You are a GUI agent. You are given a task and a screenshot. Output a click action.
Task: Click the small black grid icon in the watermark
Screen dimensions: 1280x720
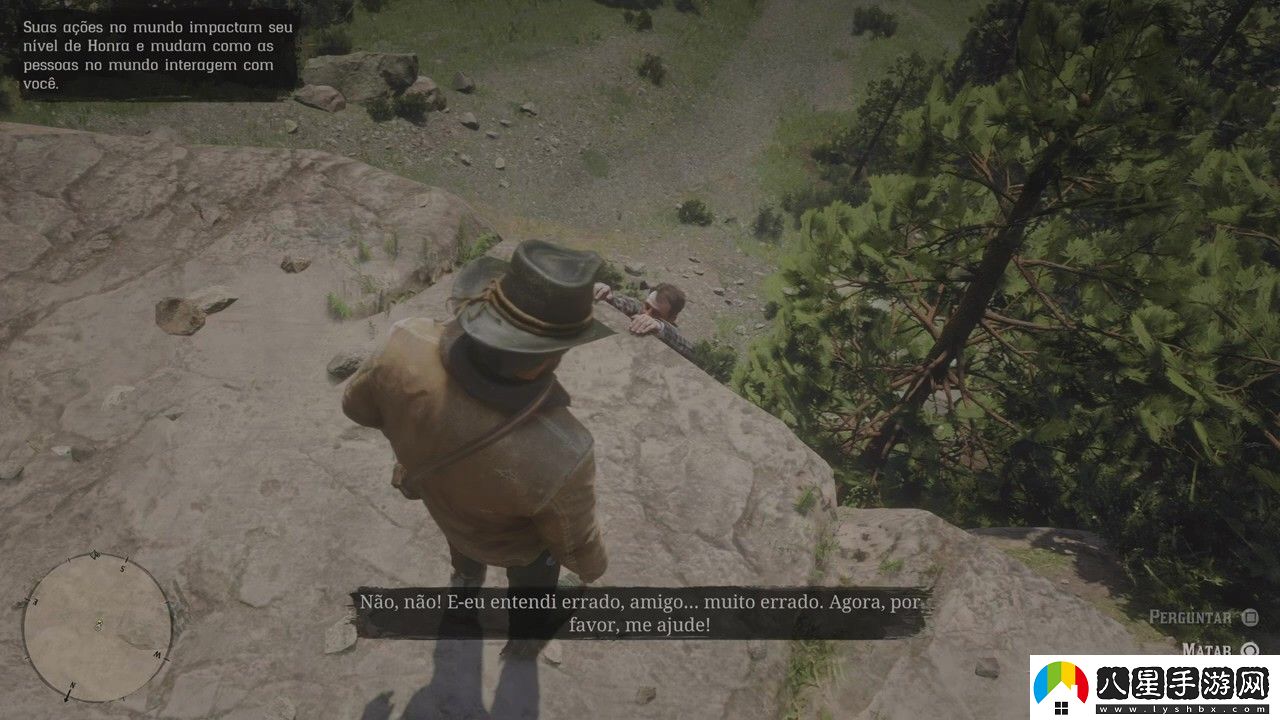coord(1061,707)
